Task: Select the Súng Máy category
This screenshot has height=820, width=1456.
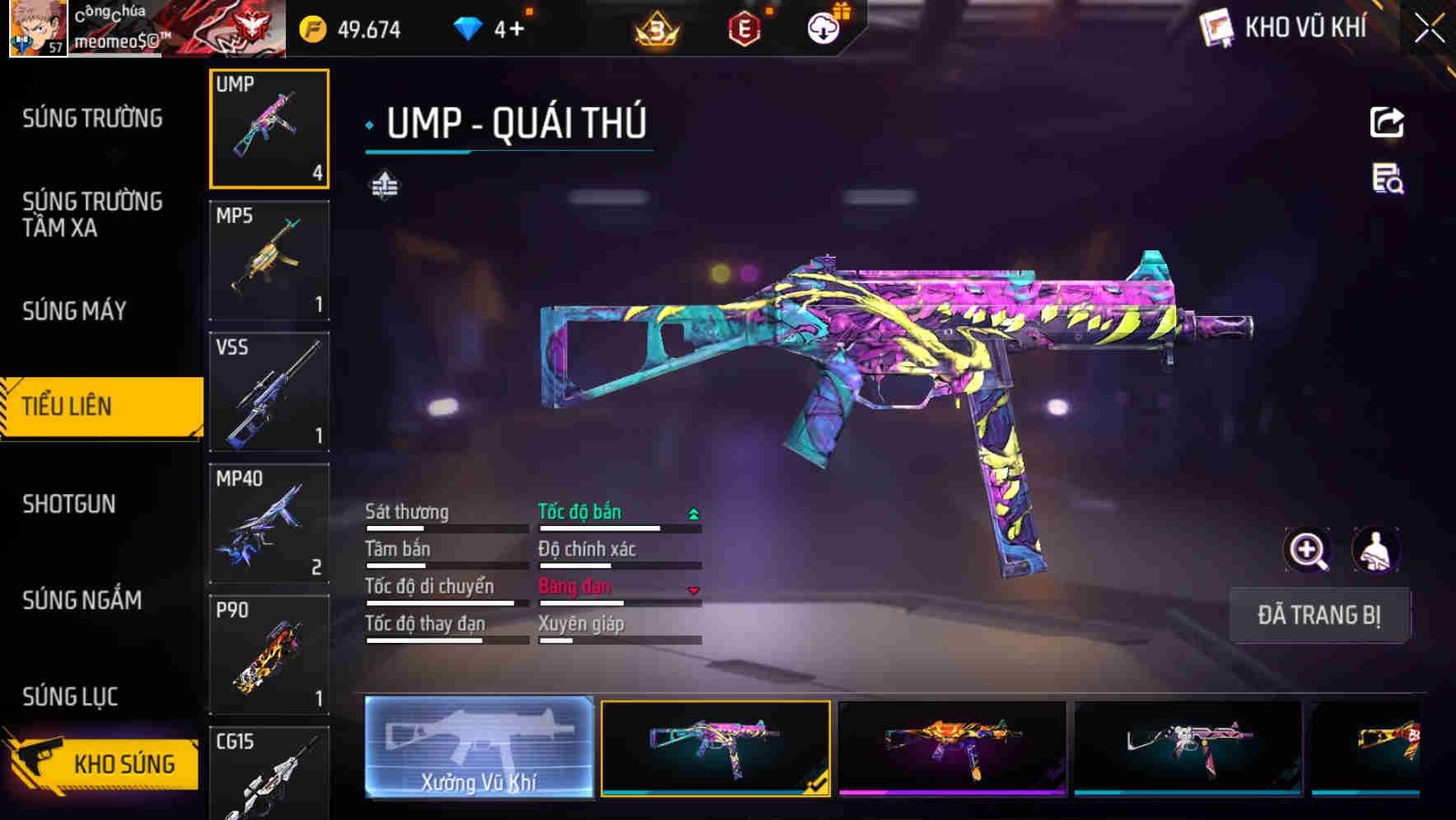Action: (x=74, y=310)
